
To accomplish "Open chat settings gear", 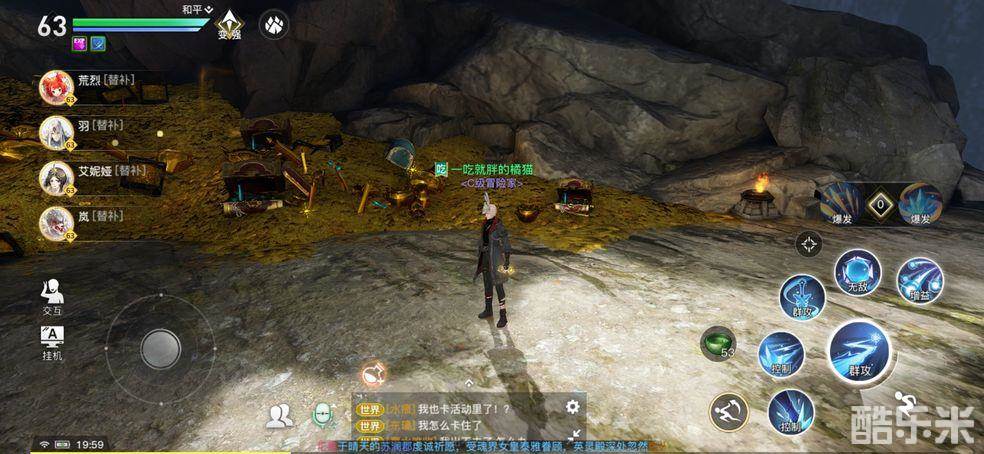I will [x=572, y=406].
